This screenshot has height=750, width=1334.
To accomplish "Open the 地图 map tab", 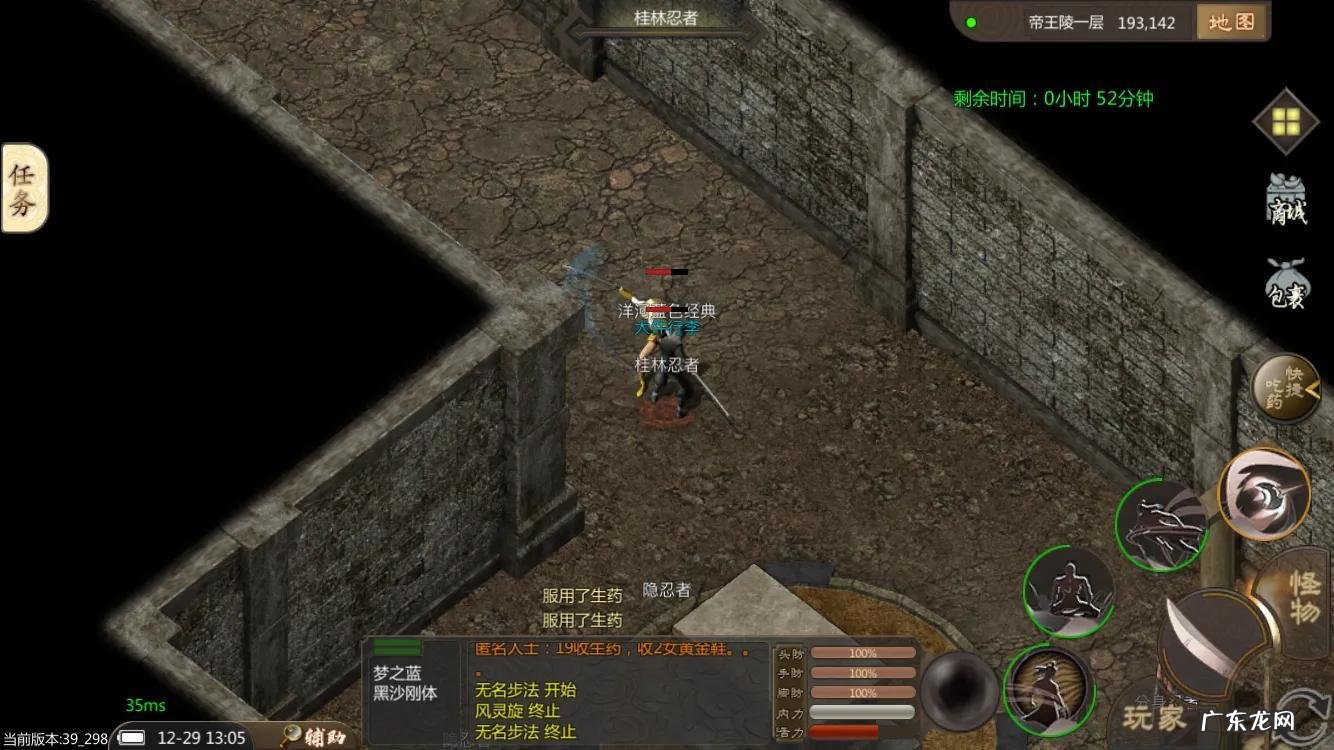I will click(x=1231, y=22).
